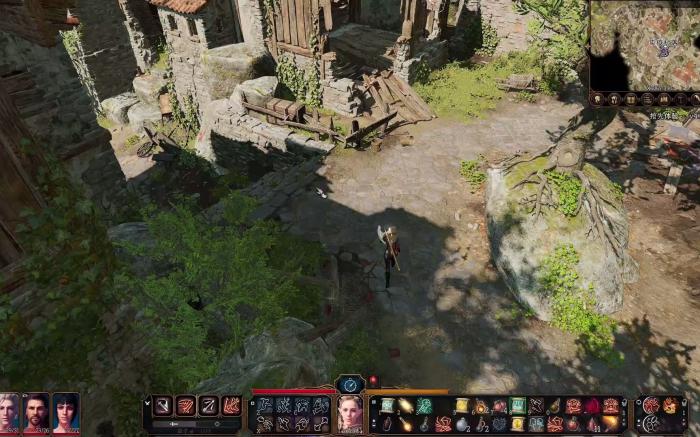Click the active character portrait in hotbar
This screenshot has width=700, height=437.
click(x=350, y=412)
